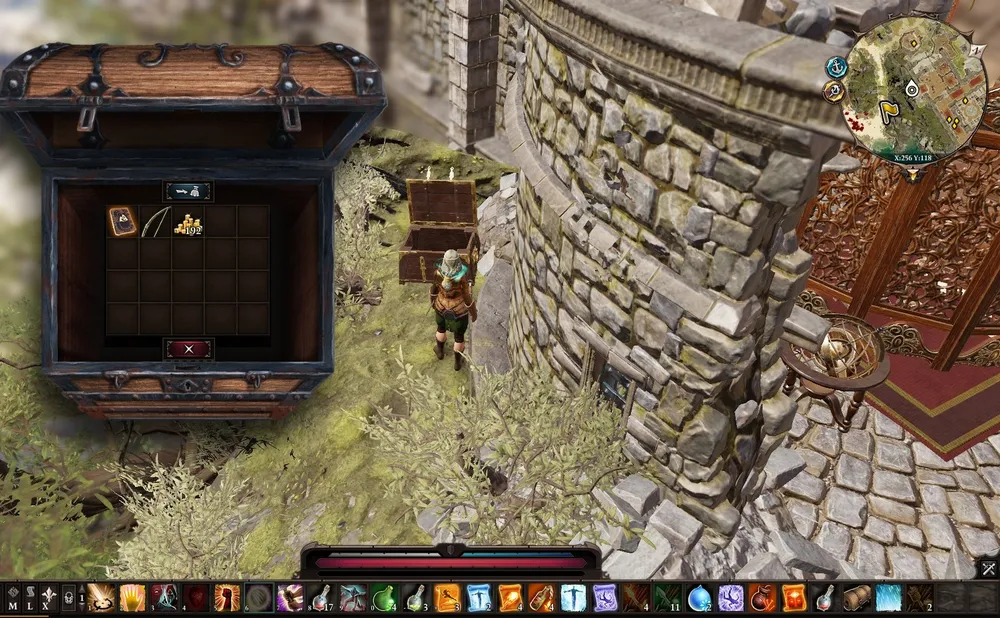
Task: Open the journal with the L button
Action: pyautogui.click(x=29, y=599)
